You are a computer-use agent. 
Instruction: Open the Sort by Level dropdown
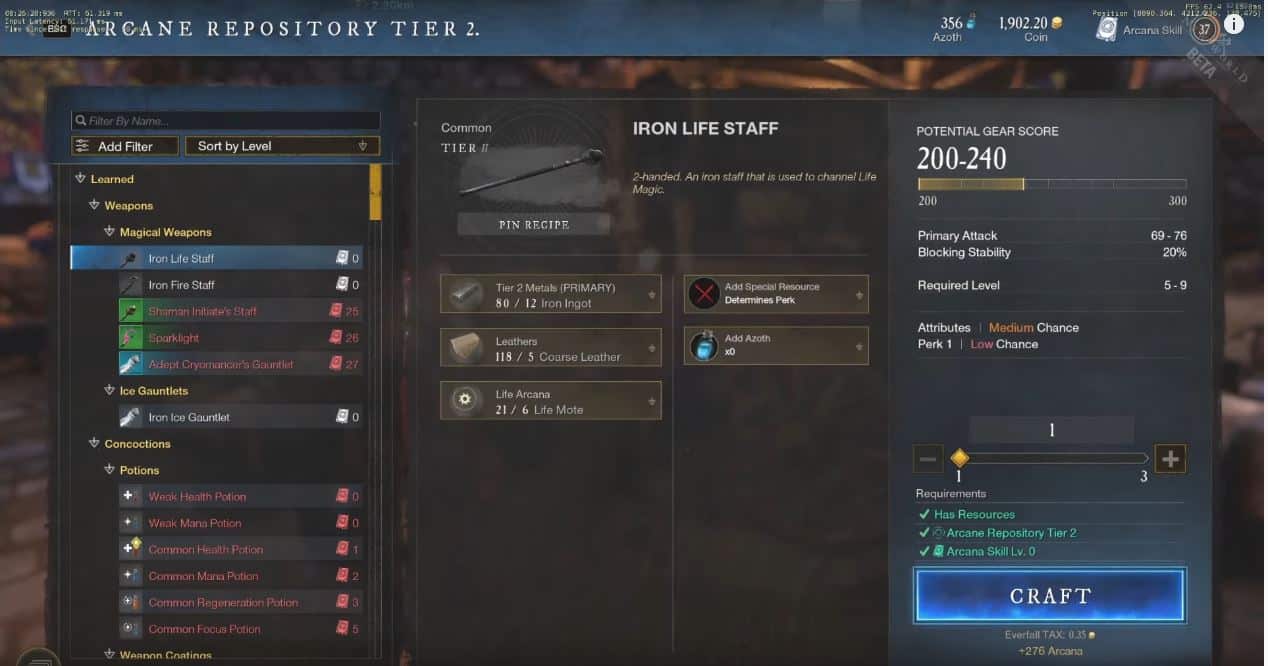tap(282, 146)
